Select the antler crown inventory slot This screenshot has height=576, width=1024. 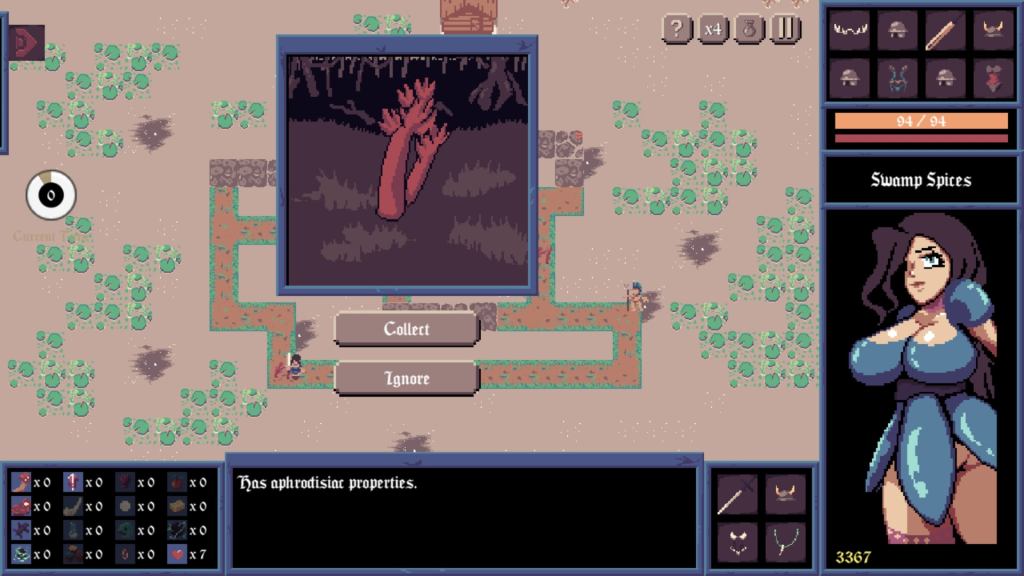[850, 30]
